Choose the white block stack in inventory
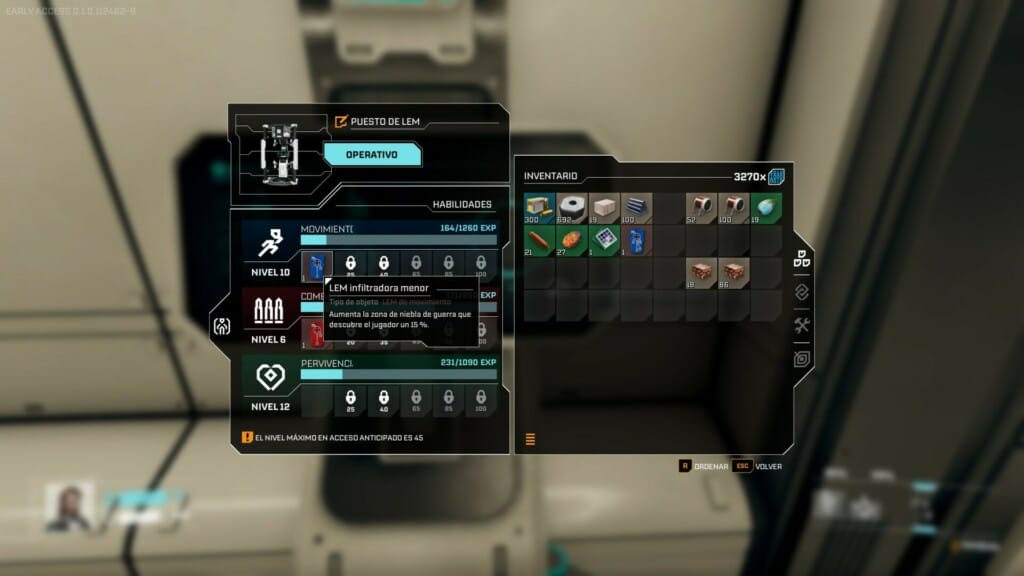1024x576 pixels. pyautogui.click(x=604, y=208)
